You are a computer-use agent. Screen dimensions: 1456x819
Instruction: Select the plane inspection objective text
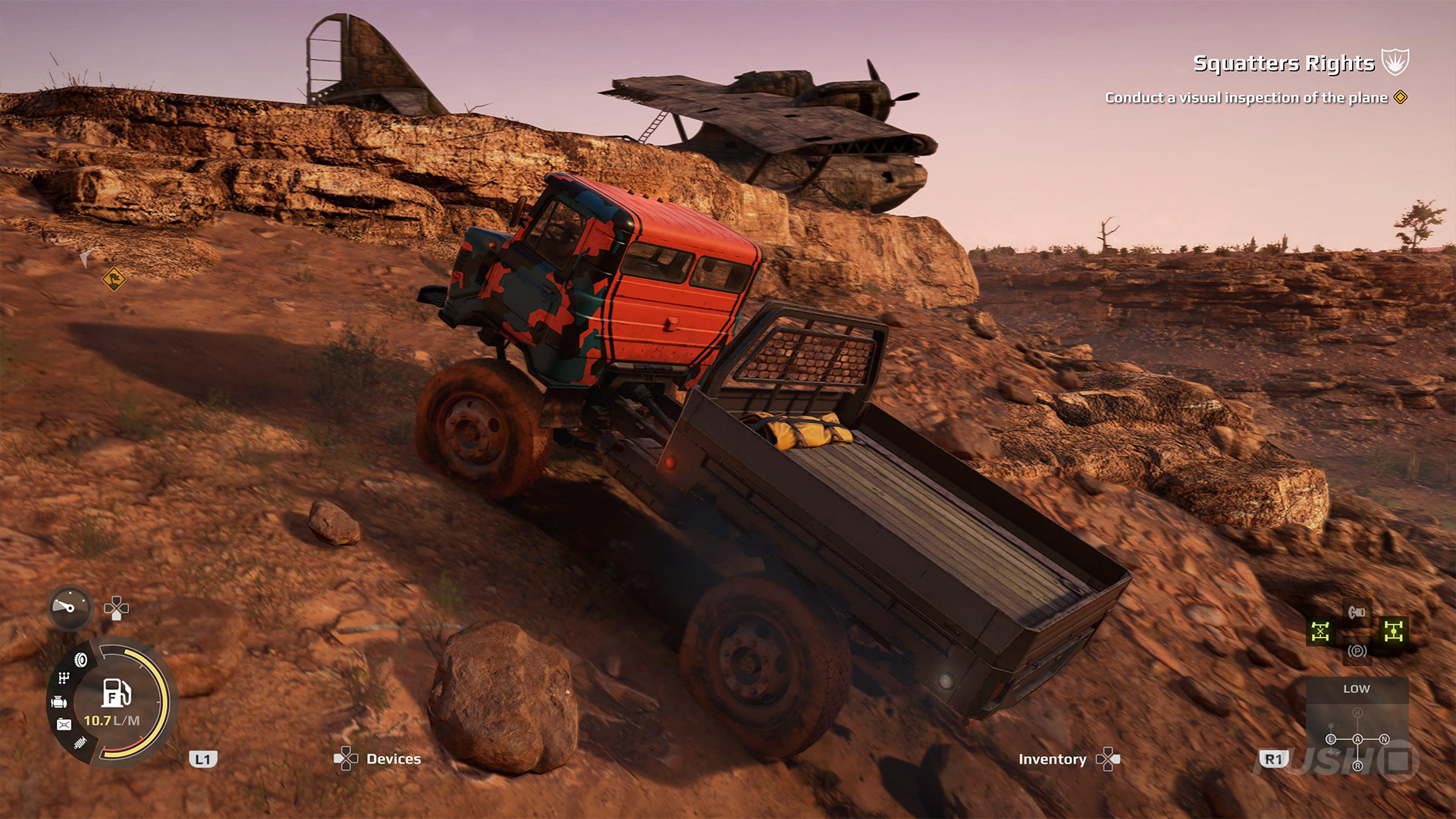pyautogui.click(x=1246, y=98)
